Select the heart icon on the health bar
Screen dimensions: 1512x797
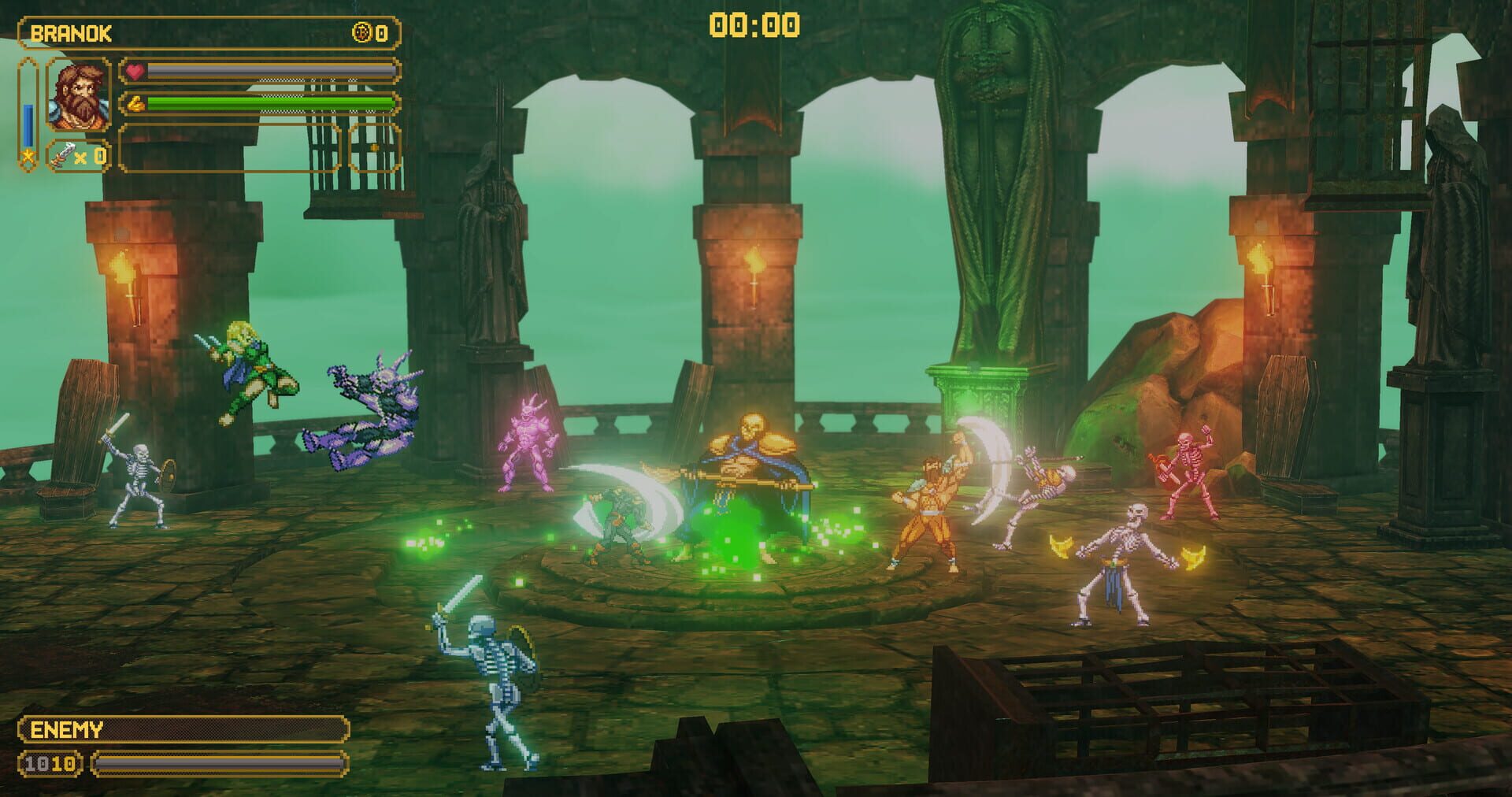[134, 72]
